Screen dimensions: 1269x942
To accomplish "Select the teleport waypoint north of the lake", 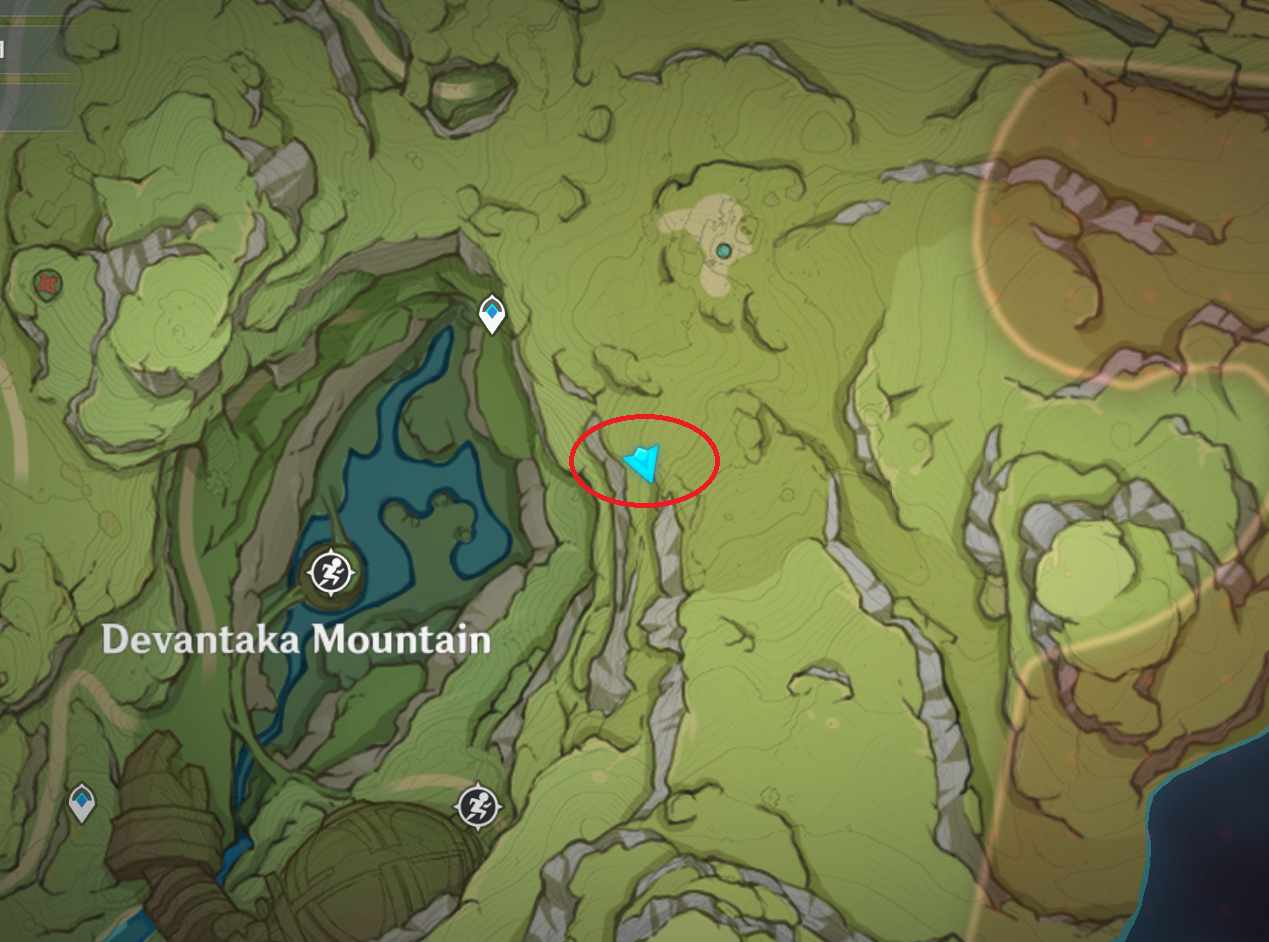I will [491, 314].
